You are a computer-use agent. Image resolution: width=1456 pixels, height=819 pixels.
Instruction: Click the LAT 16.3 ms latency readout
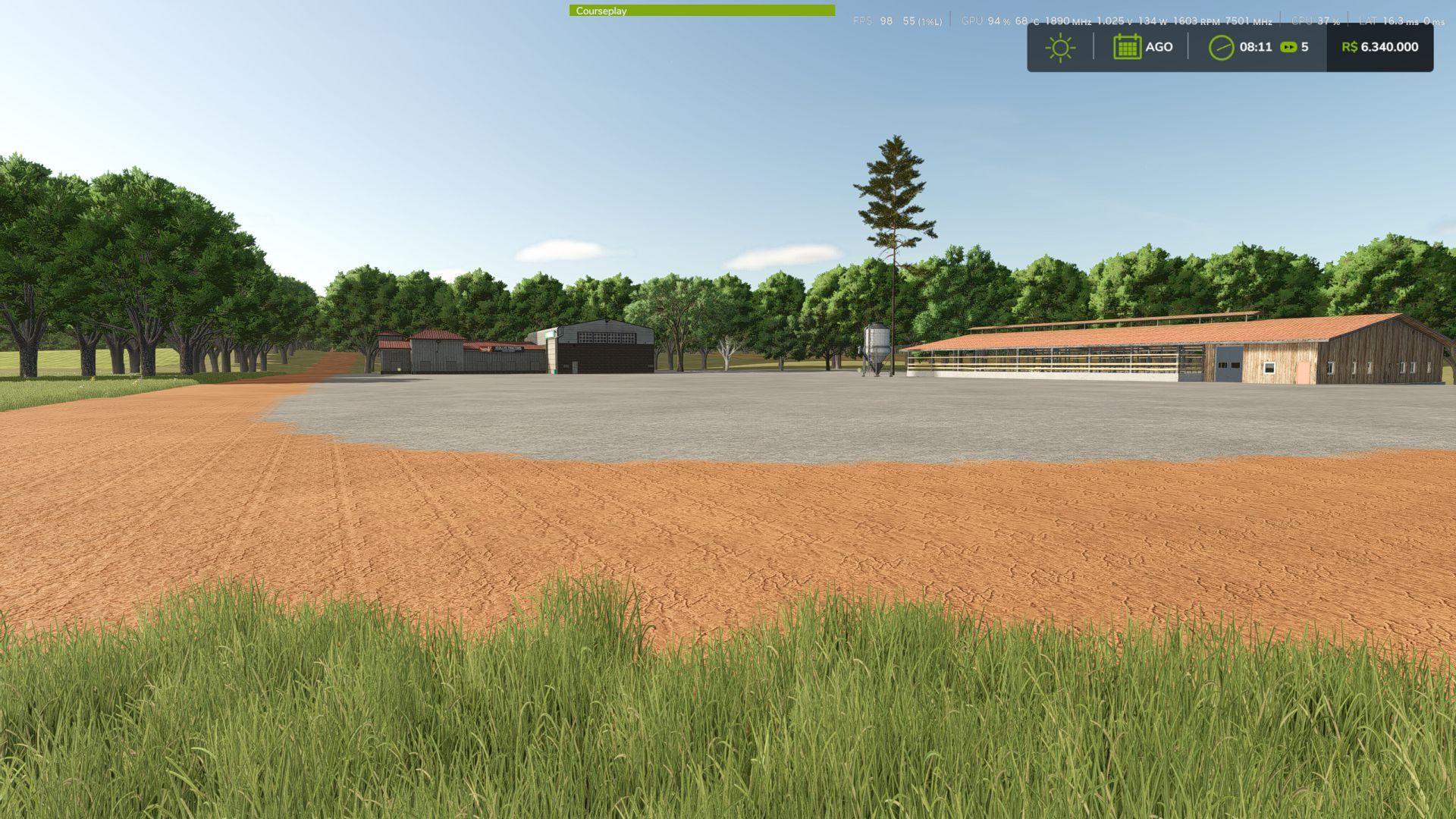1392,21
